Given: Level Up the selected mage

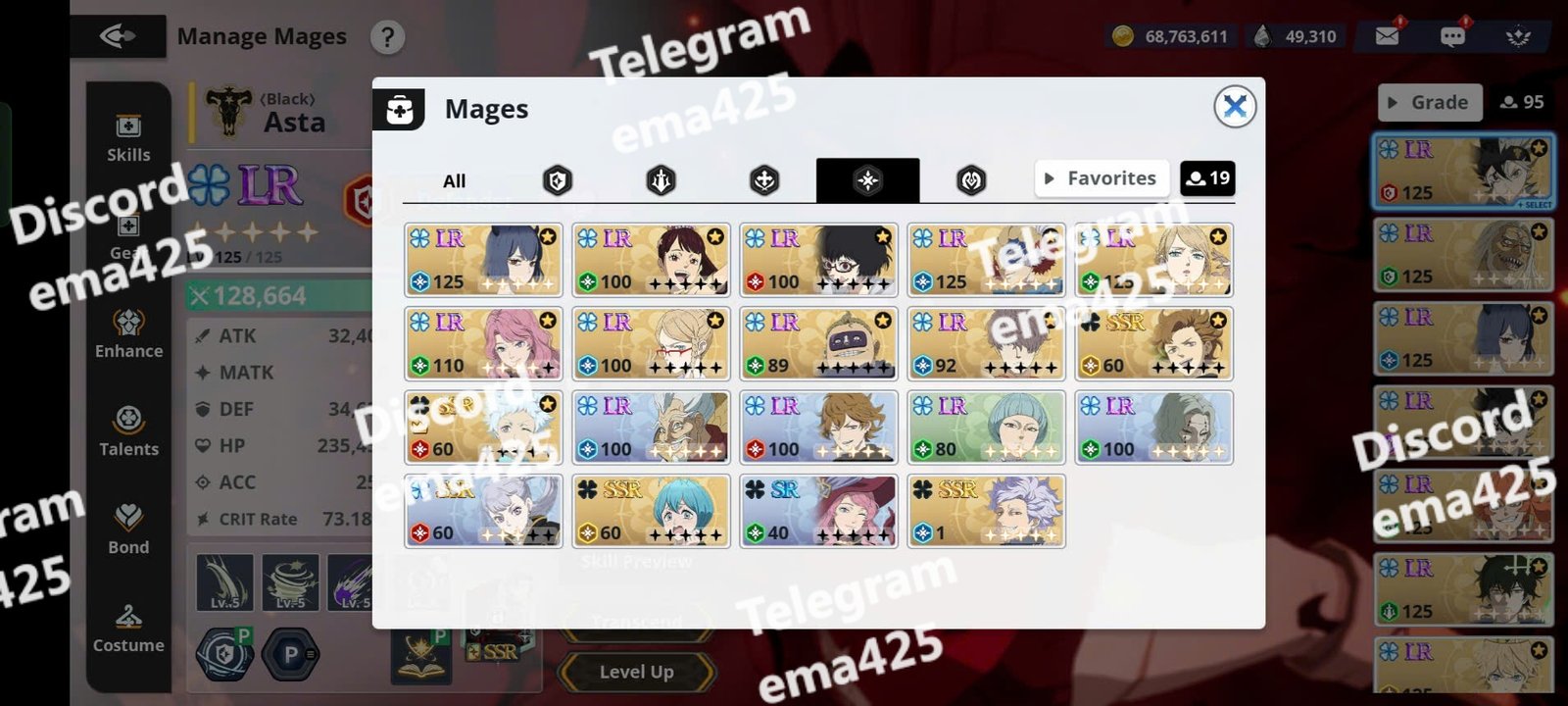Looking at the screenshot, I should click(x=636, y=672).
